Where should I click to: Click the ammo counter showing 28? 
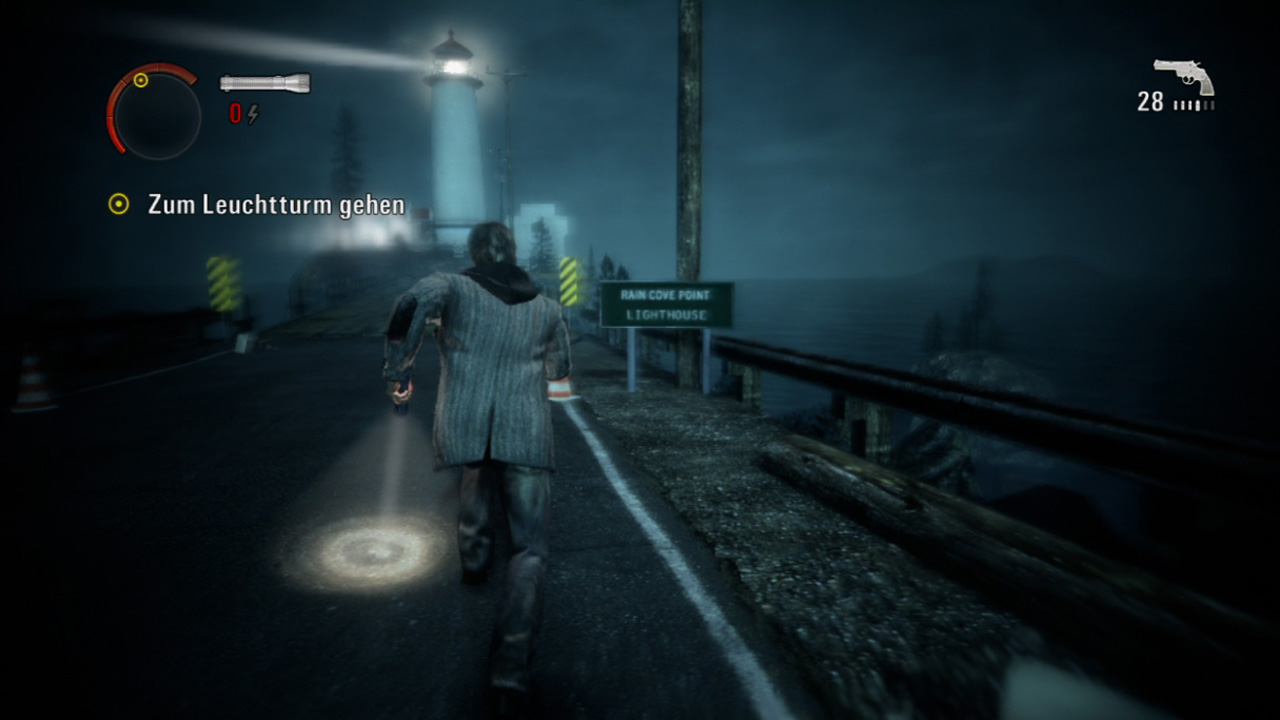pos(1150,102)
